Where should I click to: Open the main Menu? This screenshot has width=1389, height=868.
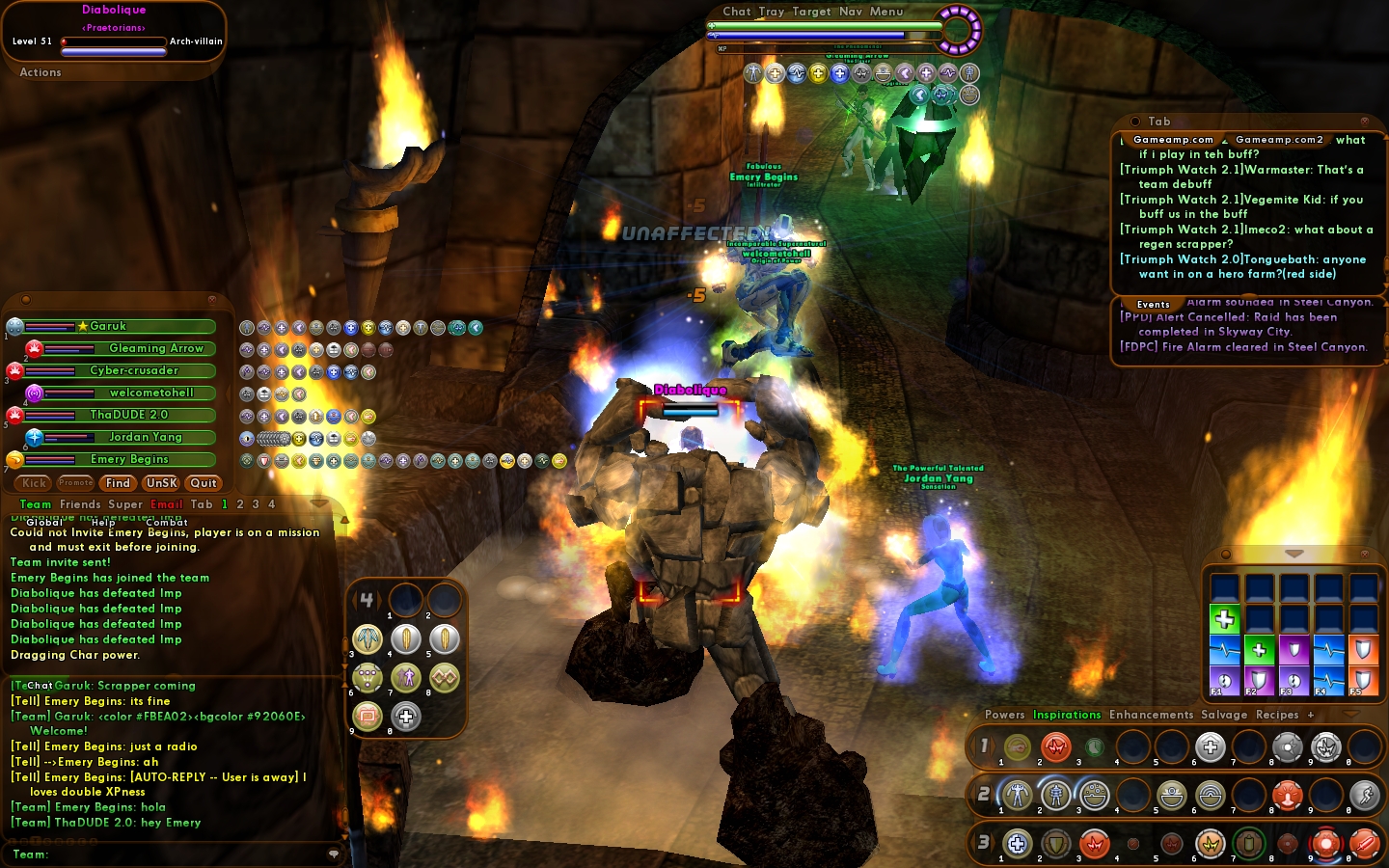tap(886, 12)
